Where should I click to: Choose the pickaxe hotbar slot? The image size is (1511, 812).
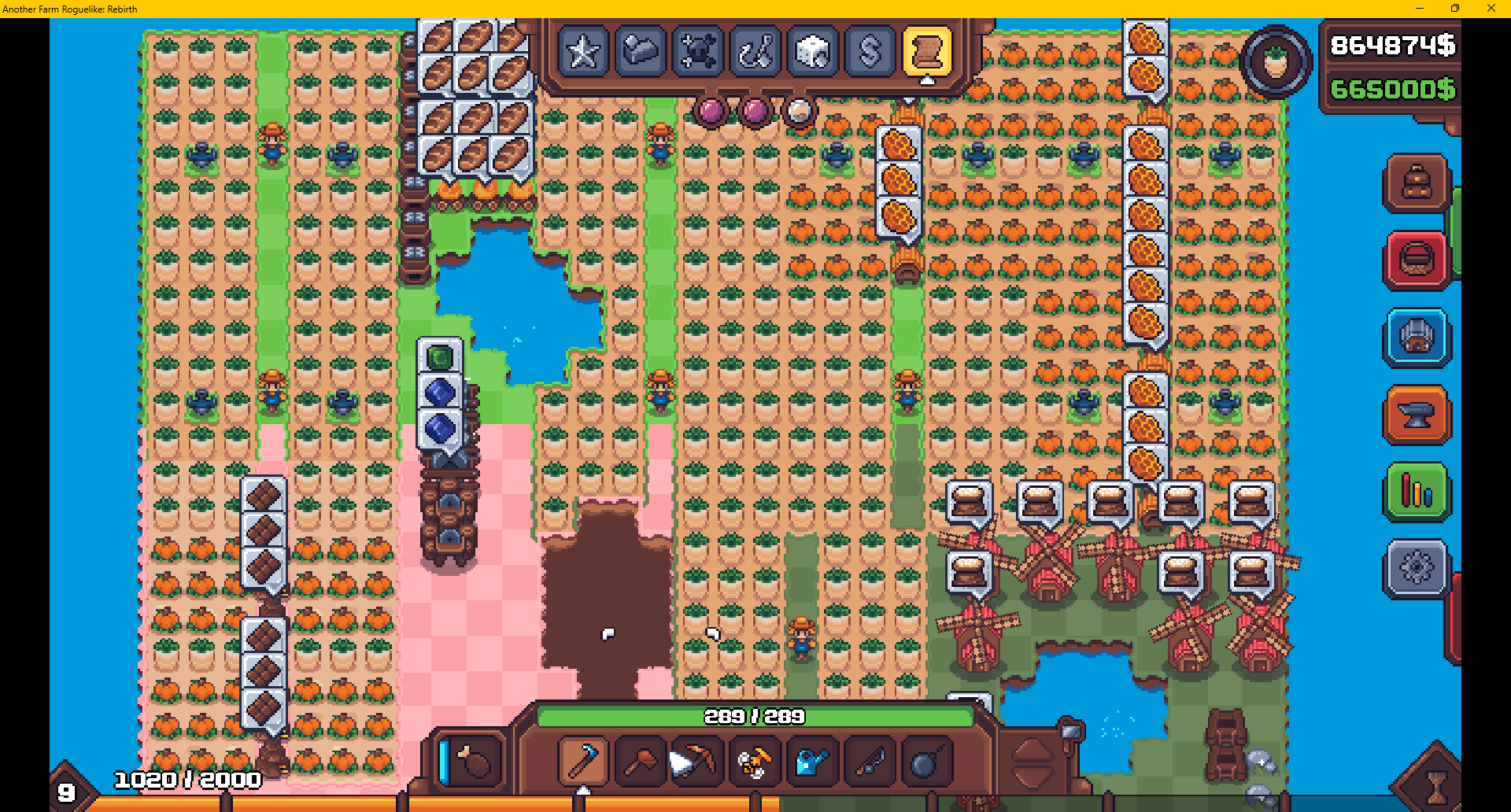pyautogui.click(x=696, y=761)
